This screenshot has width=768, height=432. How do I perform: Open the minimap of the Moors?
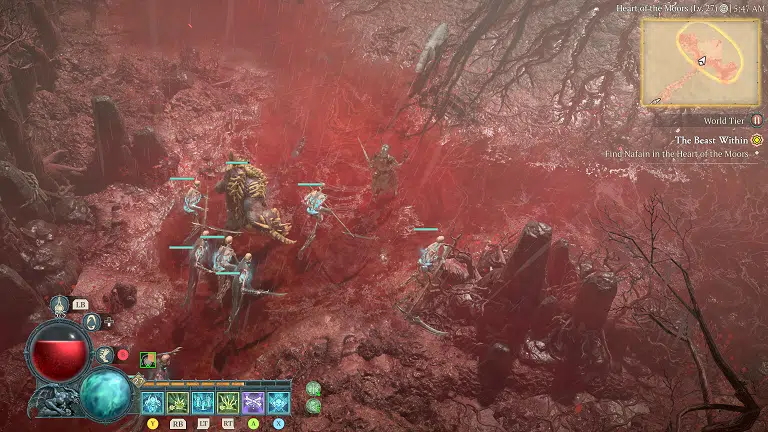pos(701,60)
